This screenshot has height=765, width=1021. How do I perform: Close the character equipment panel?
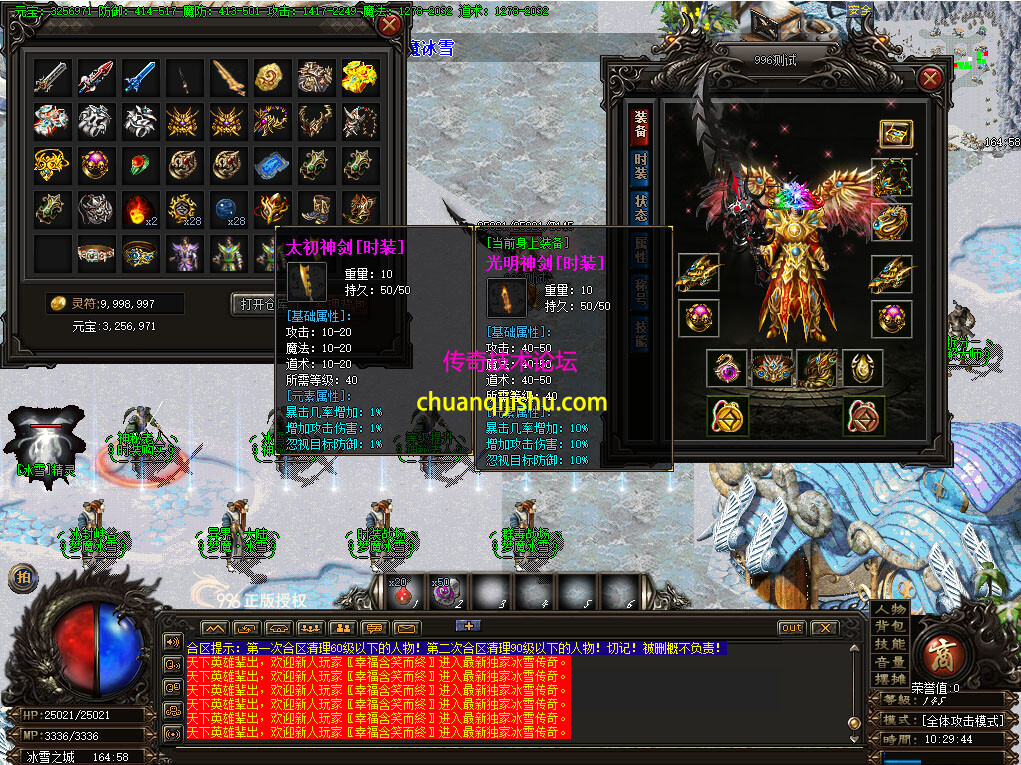point(930,79)
